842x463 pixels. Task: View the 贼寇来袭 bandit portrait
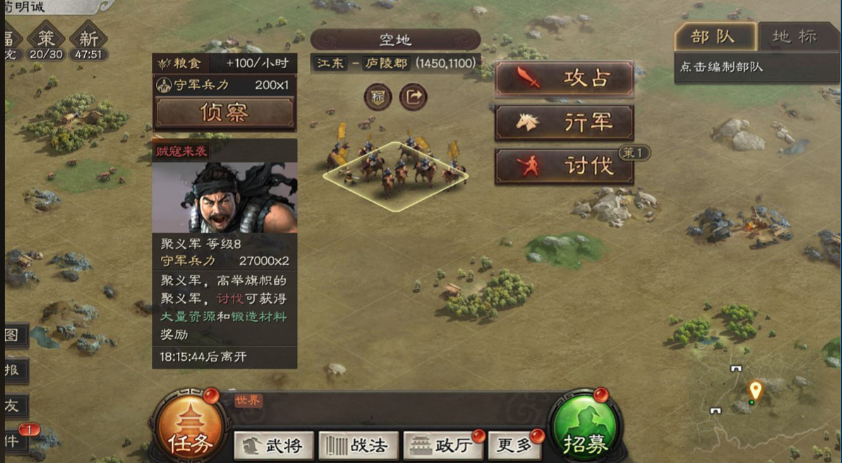pos(224,196)
